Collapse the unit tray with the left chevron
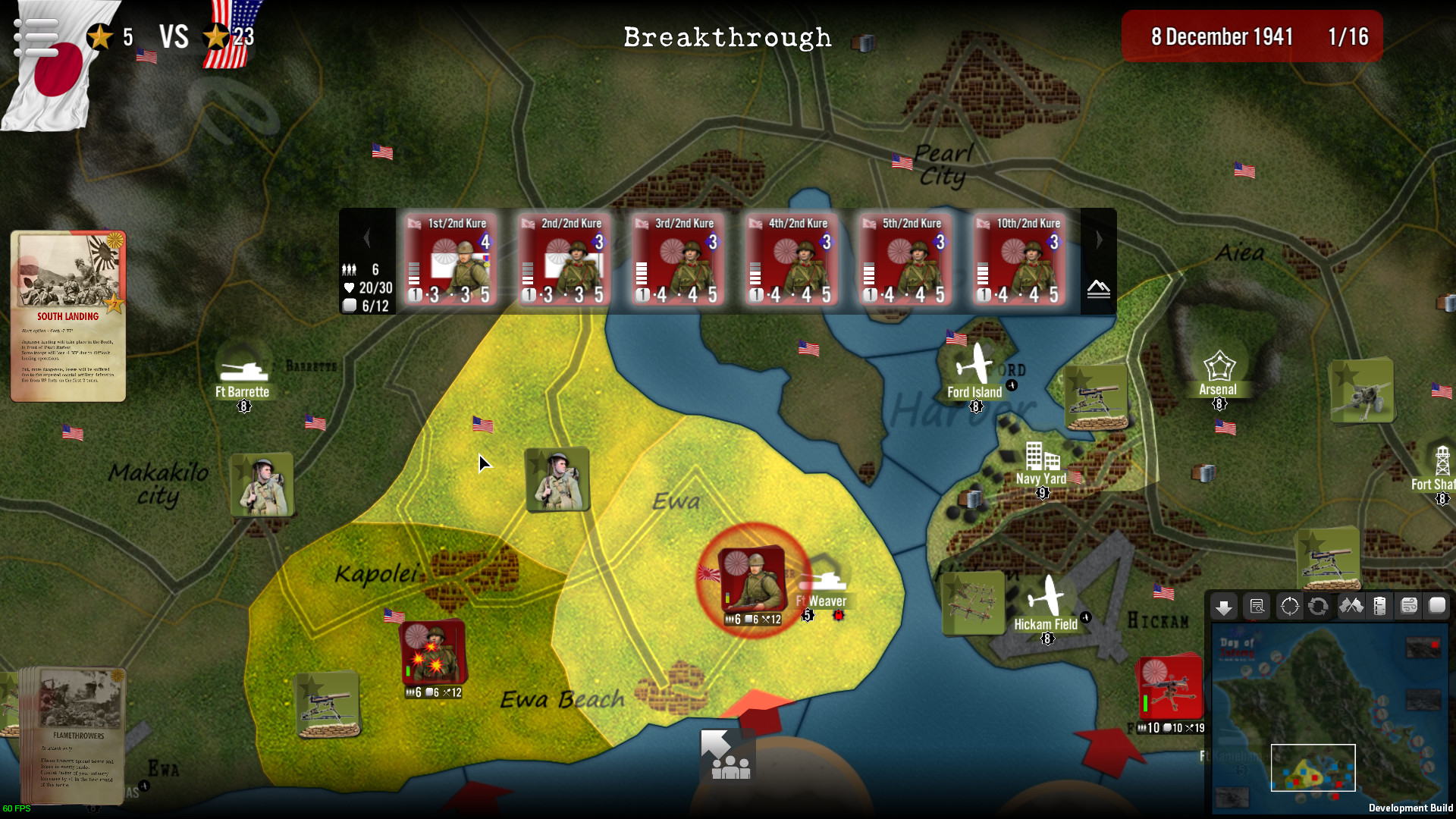The image size is (1456, 819). click(x=367, y=239)
